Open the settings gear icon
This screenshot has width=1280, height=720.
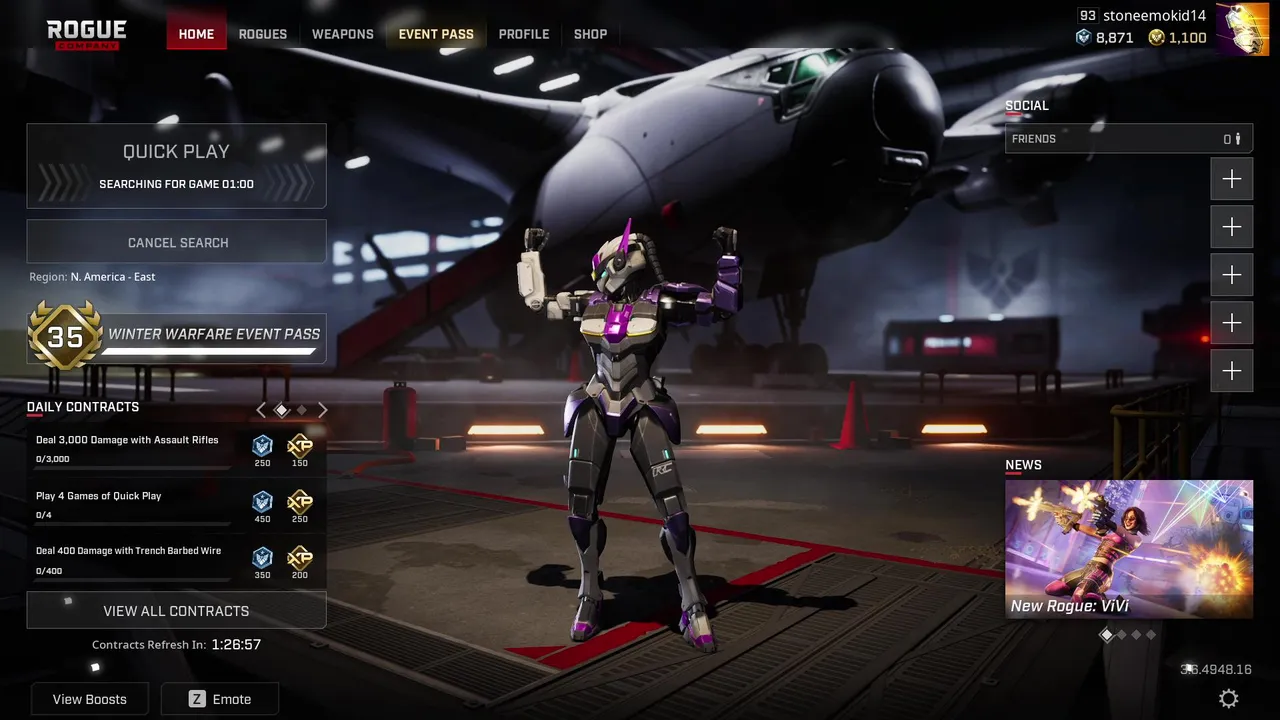(x=1229, y=698)
